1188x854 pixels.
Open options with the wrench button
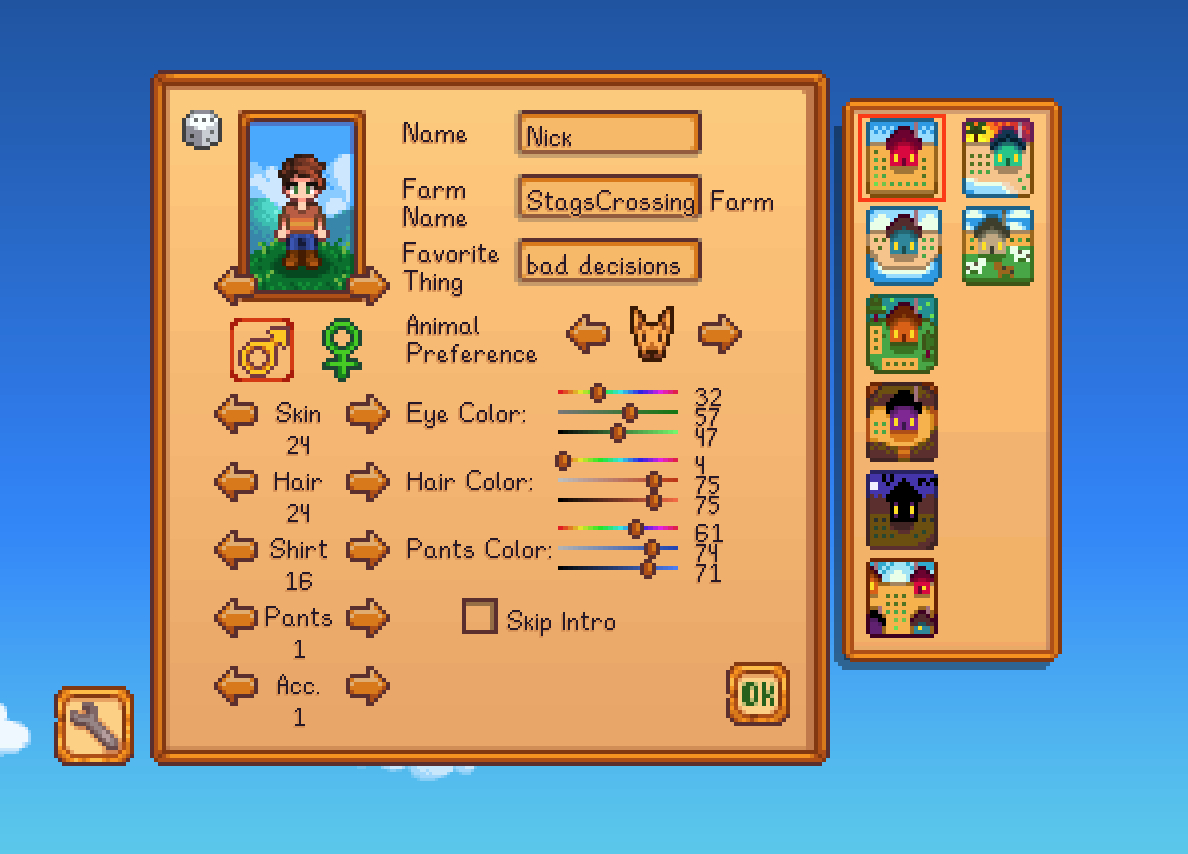(x=94, y=725)
